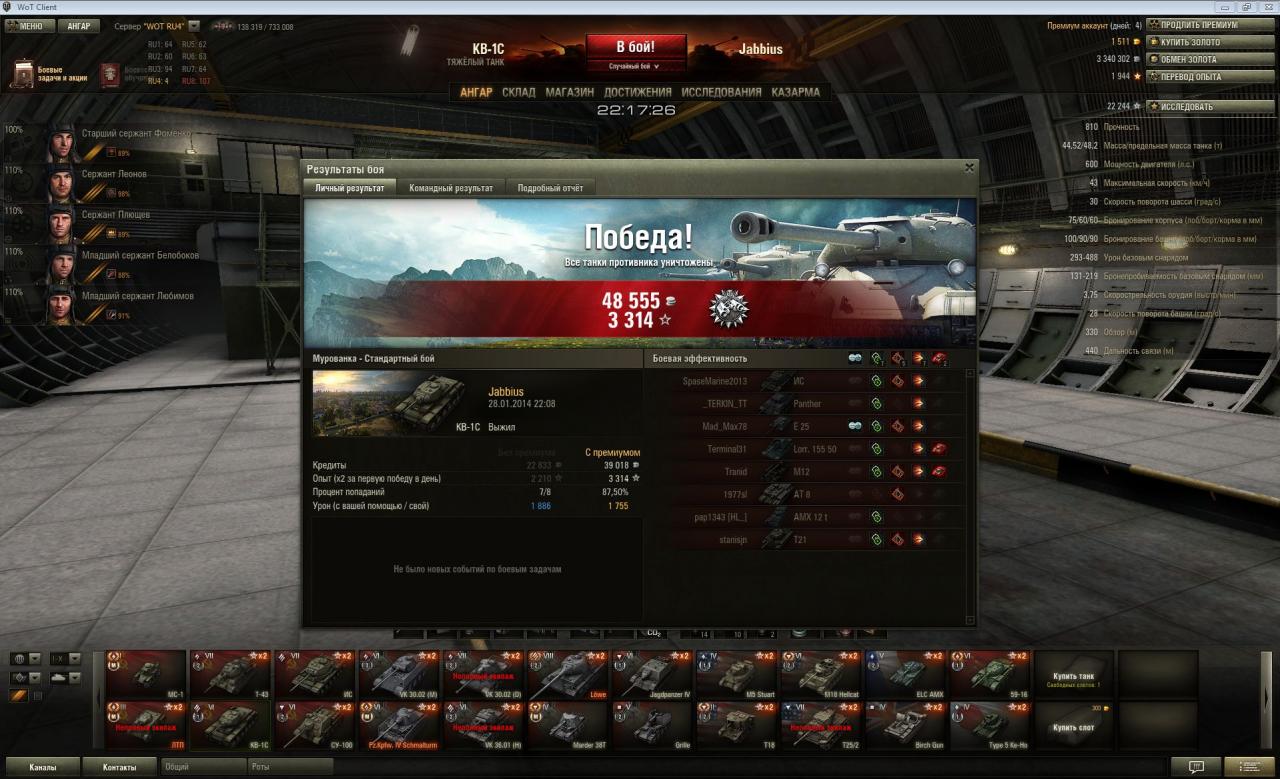Open the Обмен золота exchange
The width and height of the screenshot is (1280, 779).
click(1198, 59)
